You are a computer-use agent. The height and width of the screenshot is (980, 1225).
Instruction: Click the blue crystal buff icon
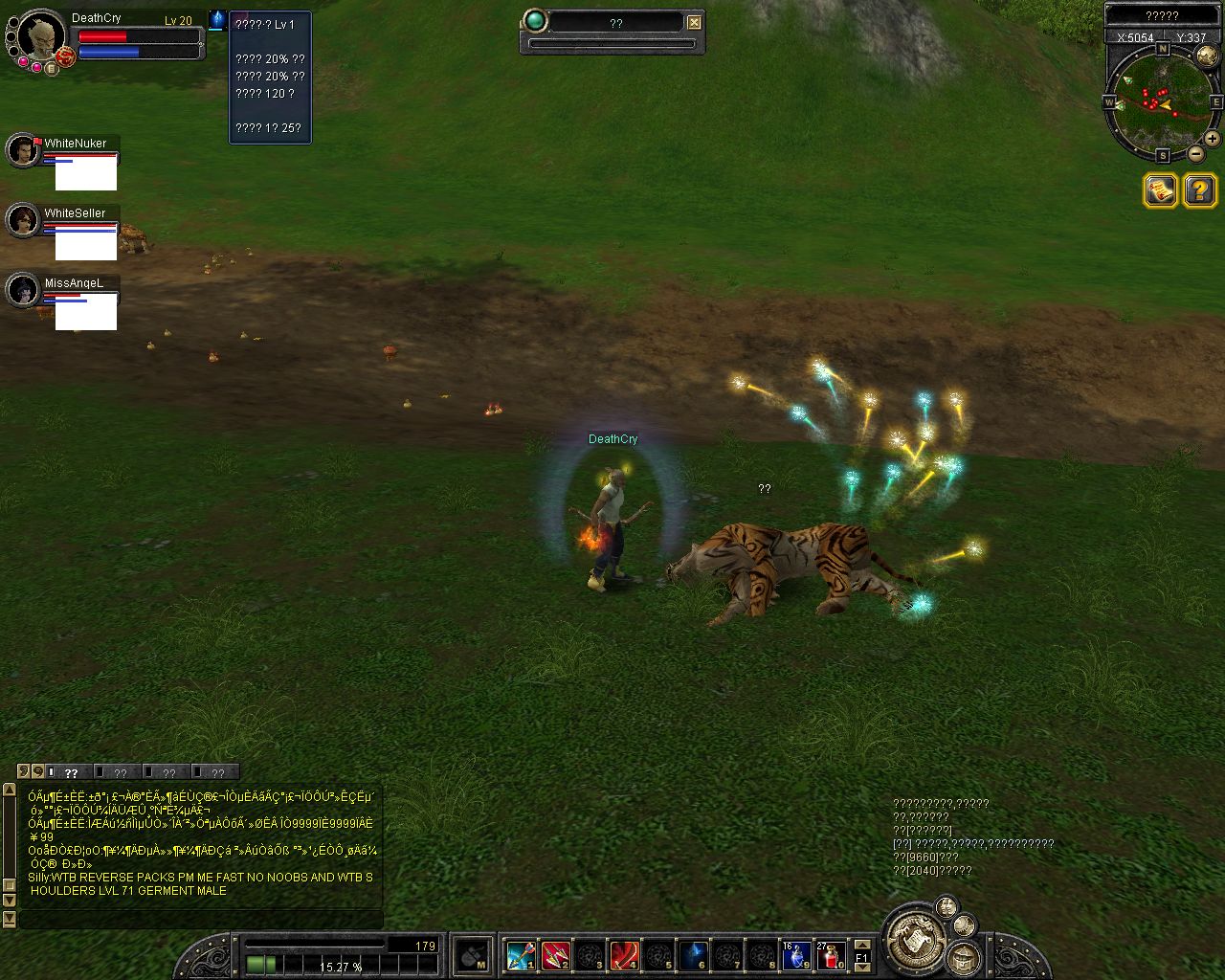[x=217, y=19]
